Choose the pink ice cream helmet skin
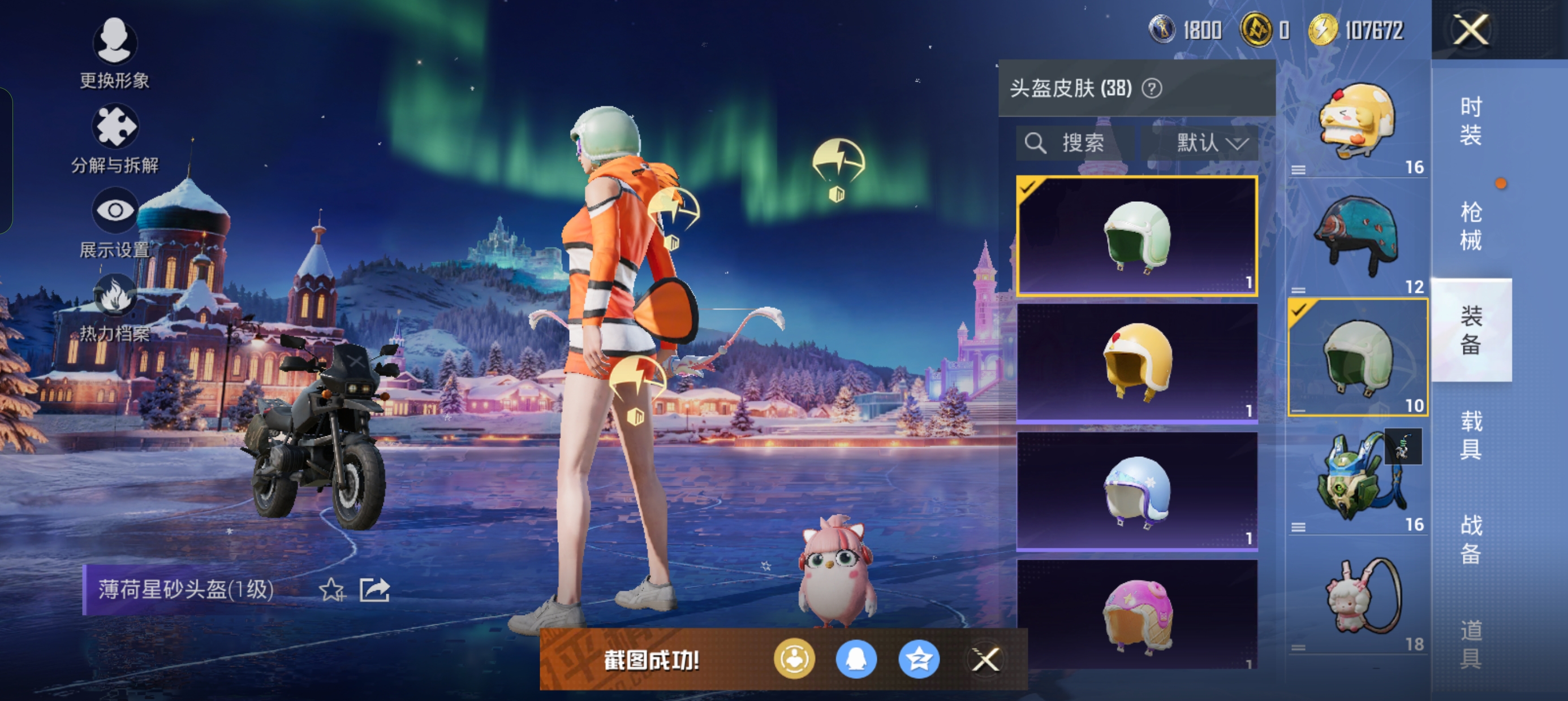The width and height of the screenshot is (1568, 701). 1136,615
